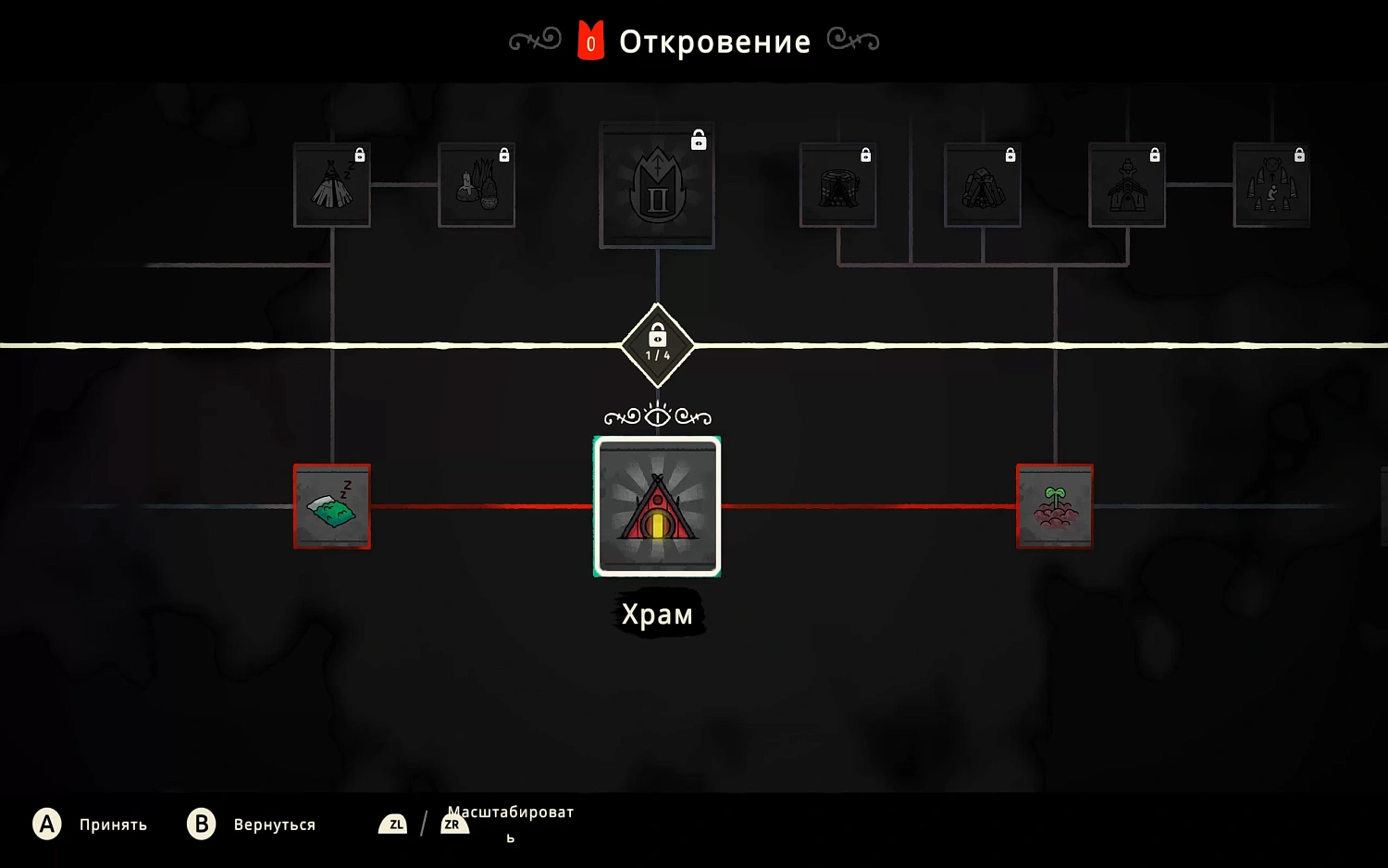Choose the locked tree stump lumberyard node

pyautogui.click(x=838, y=185)
